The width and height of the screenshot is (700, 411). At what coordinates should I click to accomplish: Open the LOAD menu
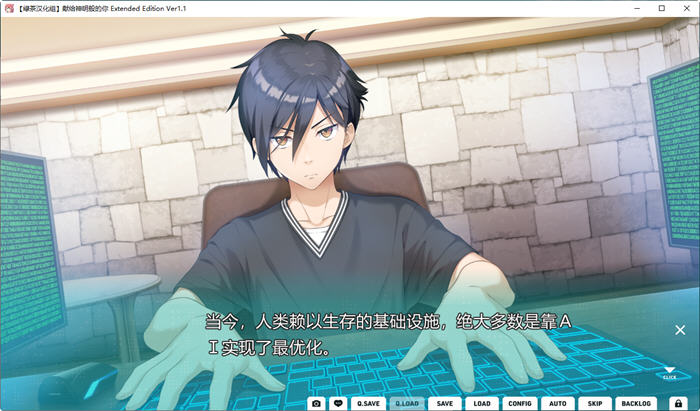click(x=482, y=403)
